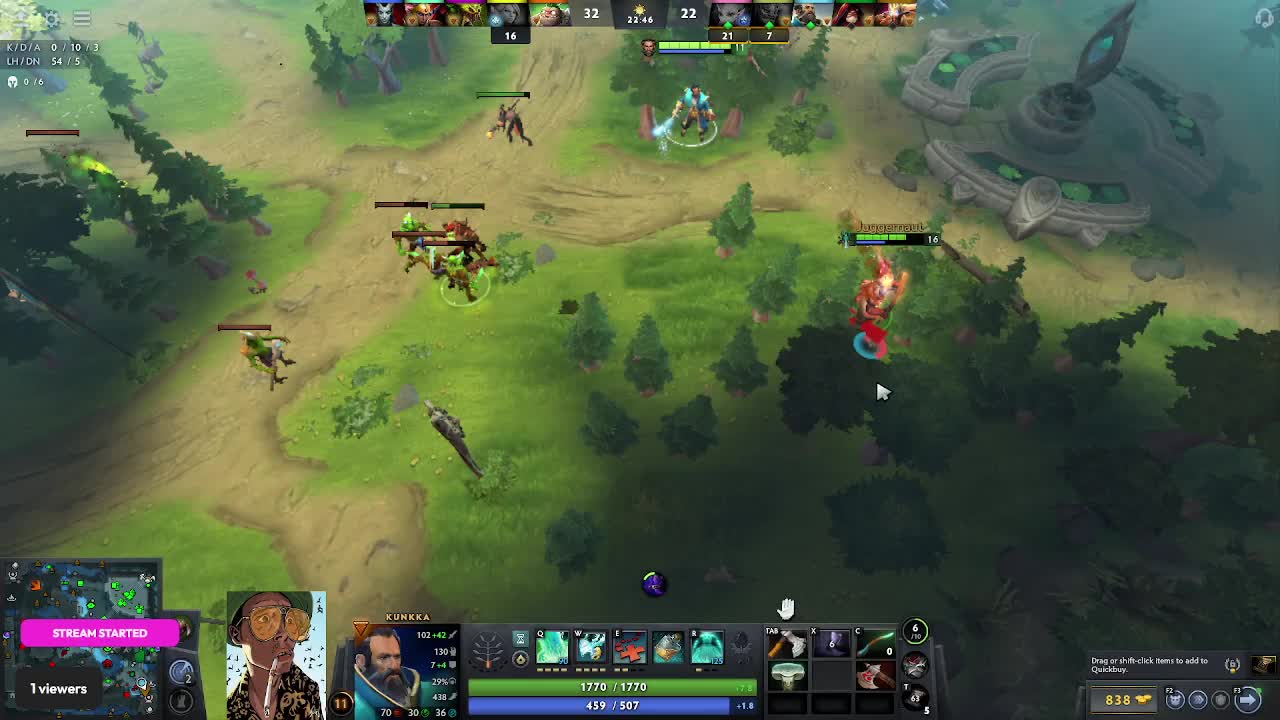Cast X Marks the Spot (E)
1280x720 pixels.
coord(630,648)
